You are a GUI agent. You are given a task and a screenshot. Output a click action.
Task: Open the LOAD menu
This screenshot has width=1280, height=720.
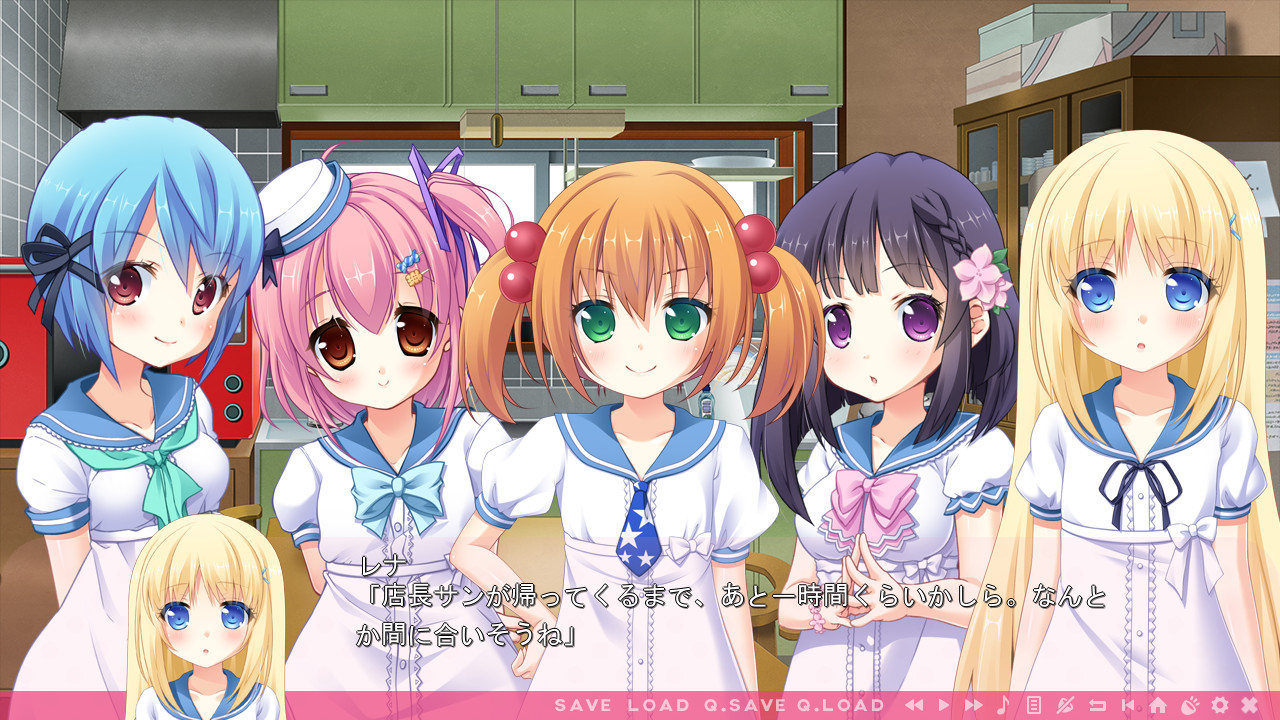coord(658,705)
